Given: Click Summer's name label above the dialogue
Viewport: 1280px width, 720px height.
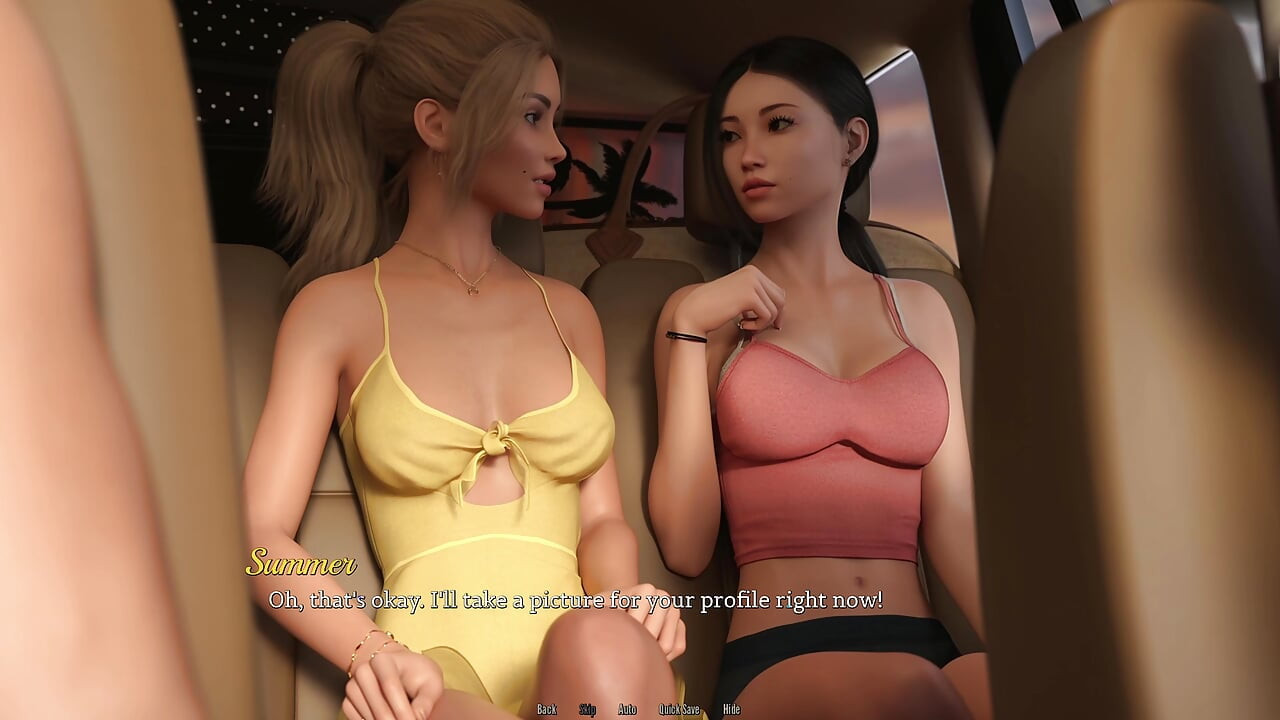Looking at the screenshot, I should 301,566.
